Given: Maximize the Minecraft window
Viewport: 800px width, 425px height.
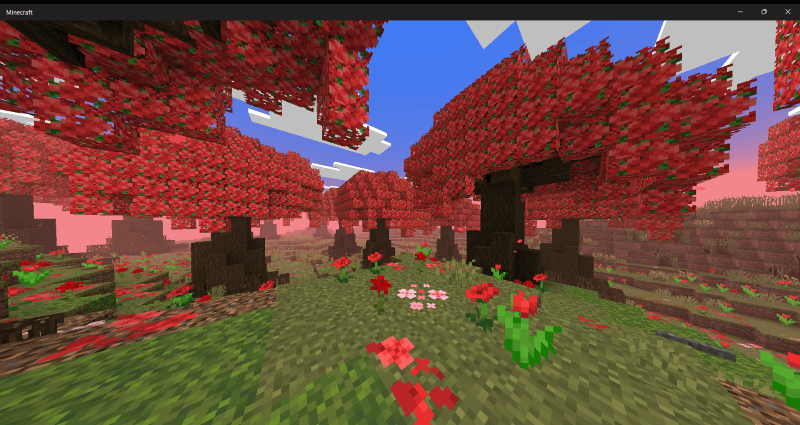Looking at the screenshot, I should [x=764, y=11].
